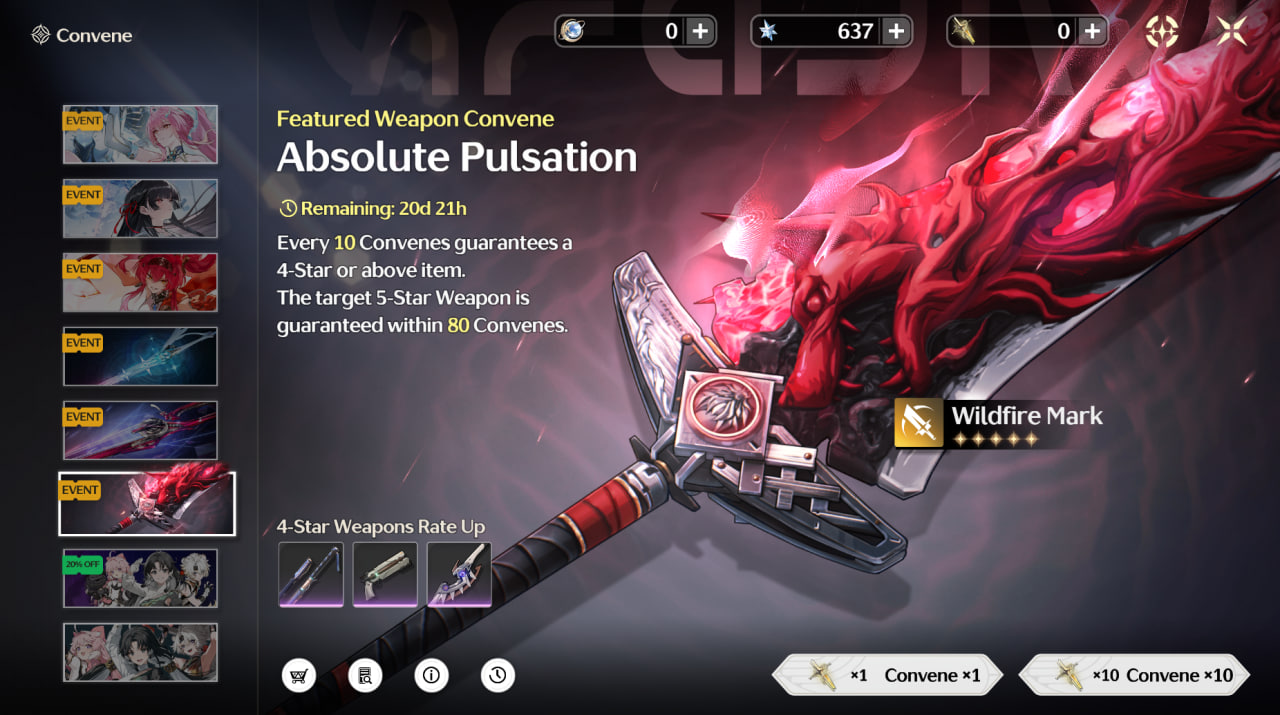Add more Astrite using its plus button
The height and width of the screenshot is (715, 1280).
pos(896,32)
